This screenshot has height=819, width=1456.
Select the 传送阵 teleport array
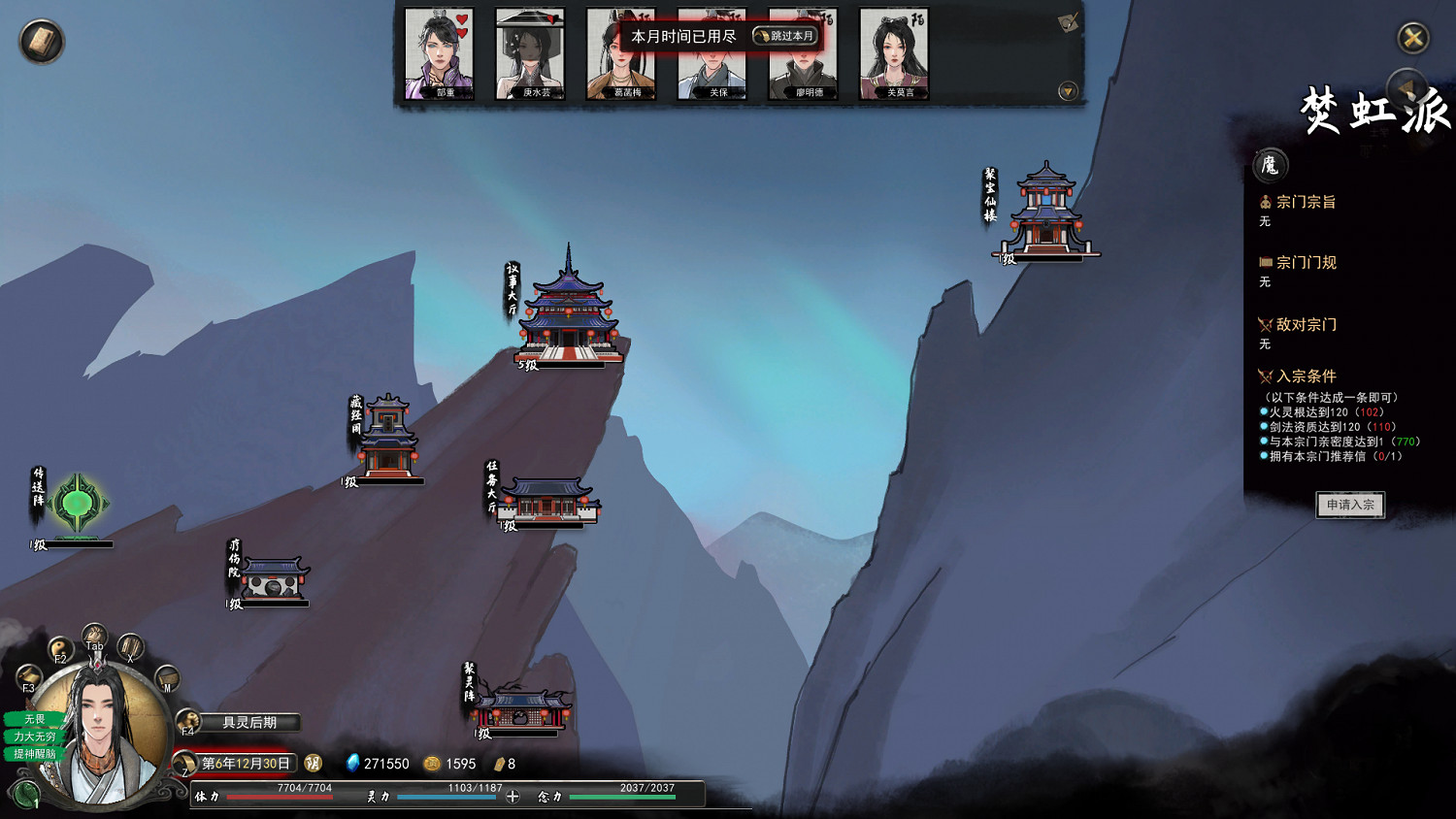click(x=77, y=504)
